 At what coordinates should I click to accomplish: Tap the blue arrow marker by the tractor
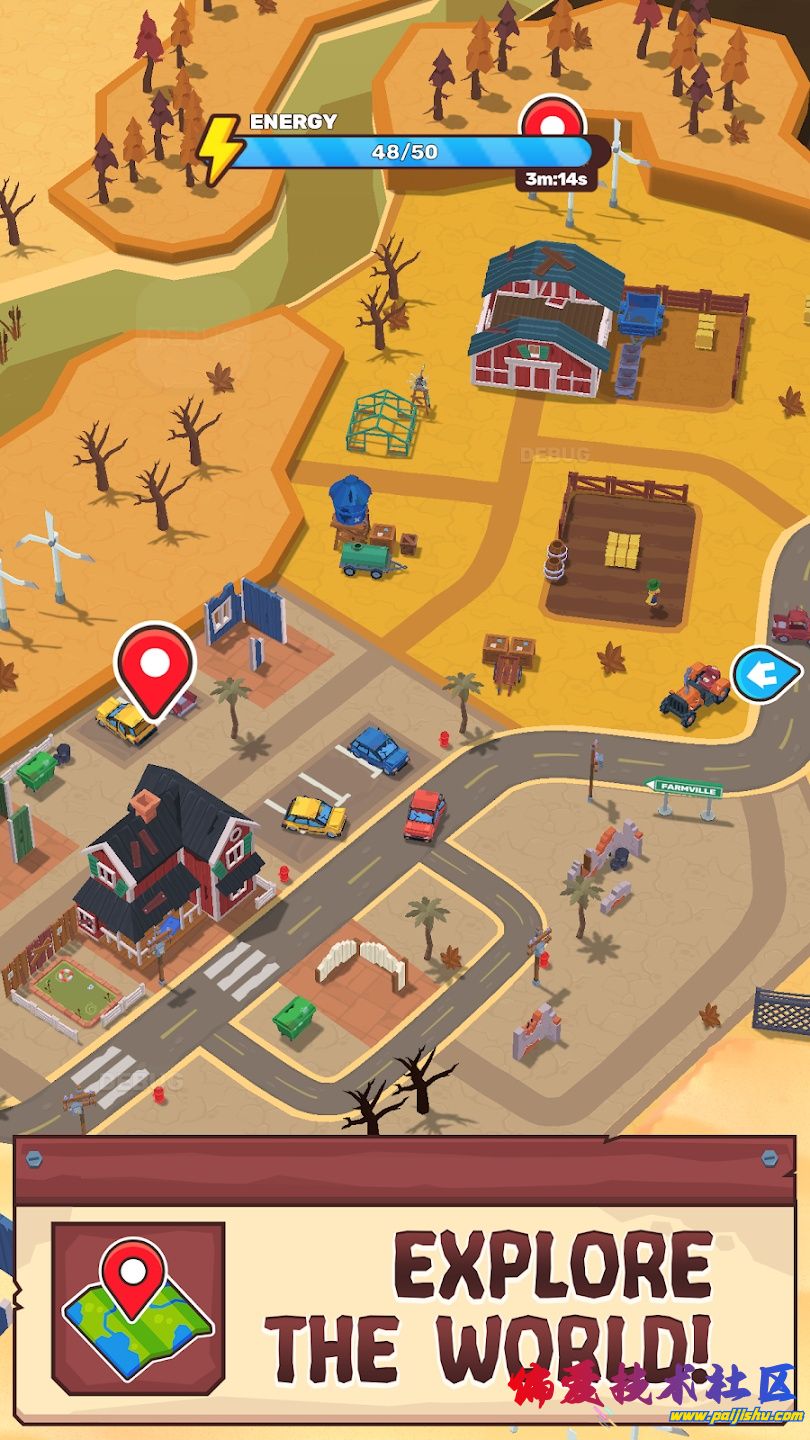(765, 676)
